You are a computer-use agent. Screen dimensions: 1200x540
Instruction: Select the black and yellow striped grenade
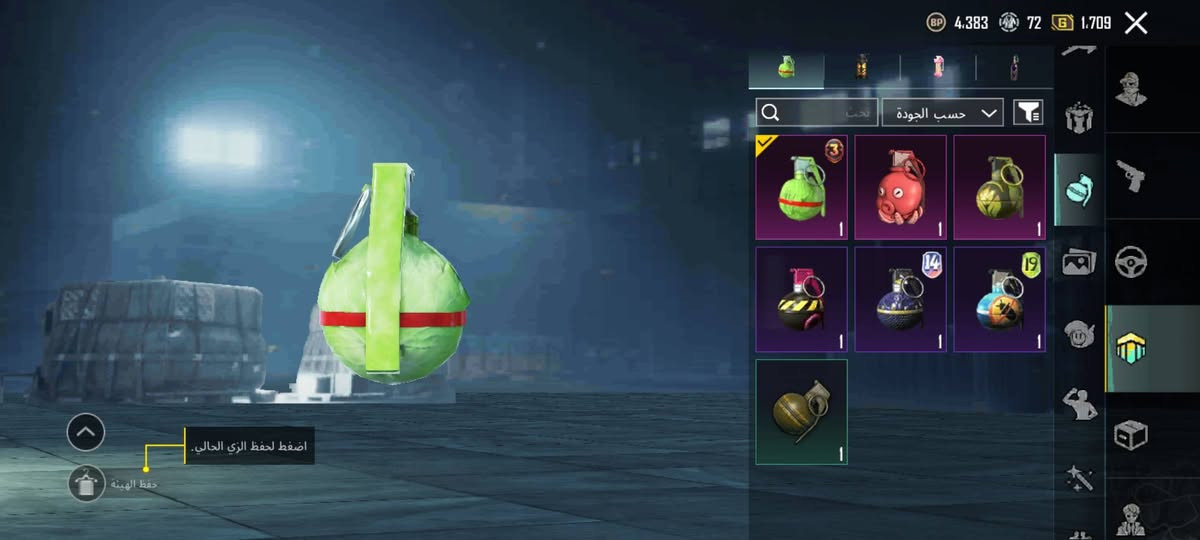pos(802,300)
